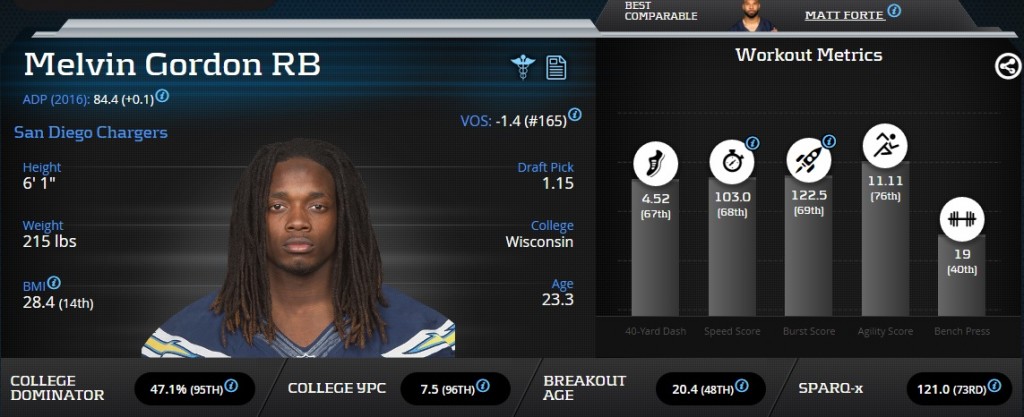Show the BMI info tooltip icon
Image resolution: width=1024 pixels, height=417 pixels.
pos(54,283)
